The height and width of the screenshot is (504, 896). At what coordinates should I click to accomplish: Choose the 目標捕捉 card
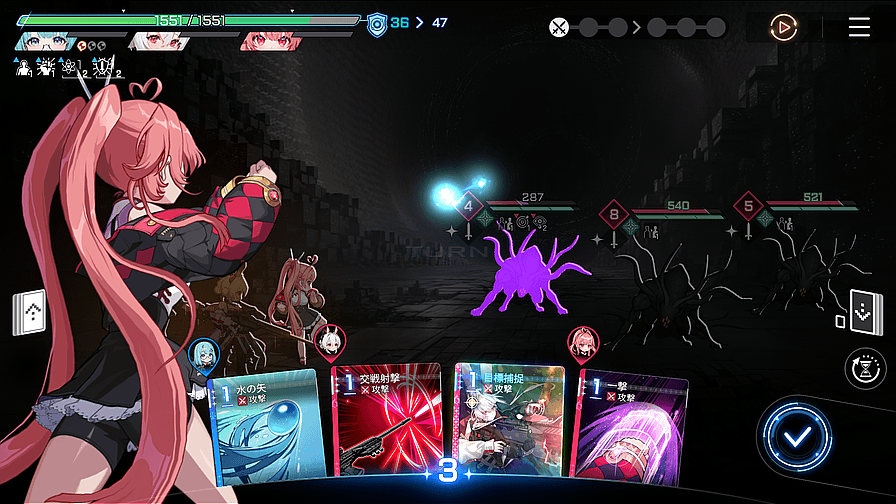[509, 425]
